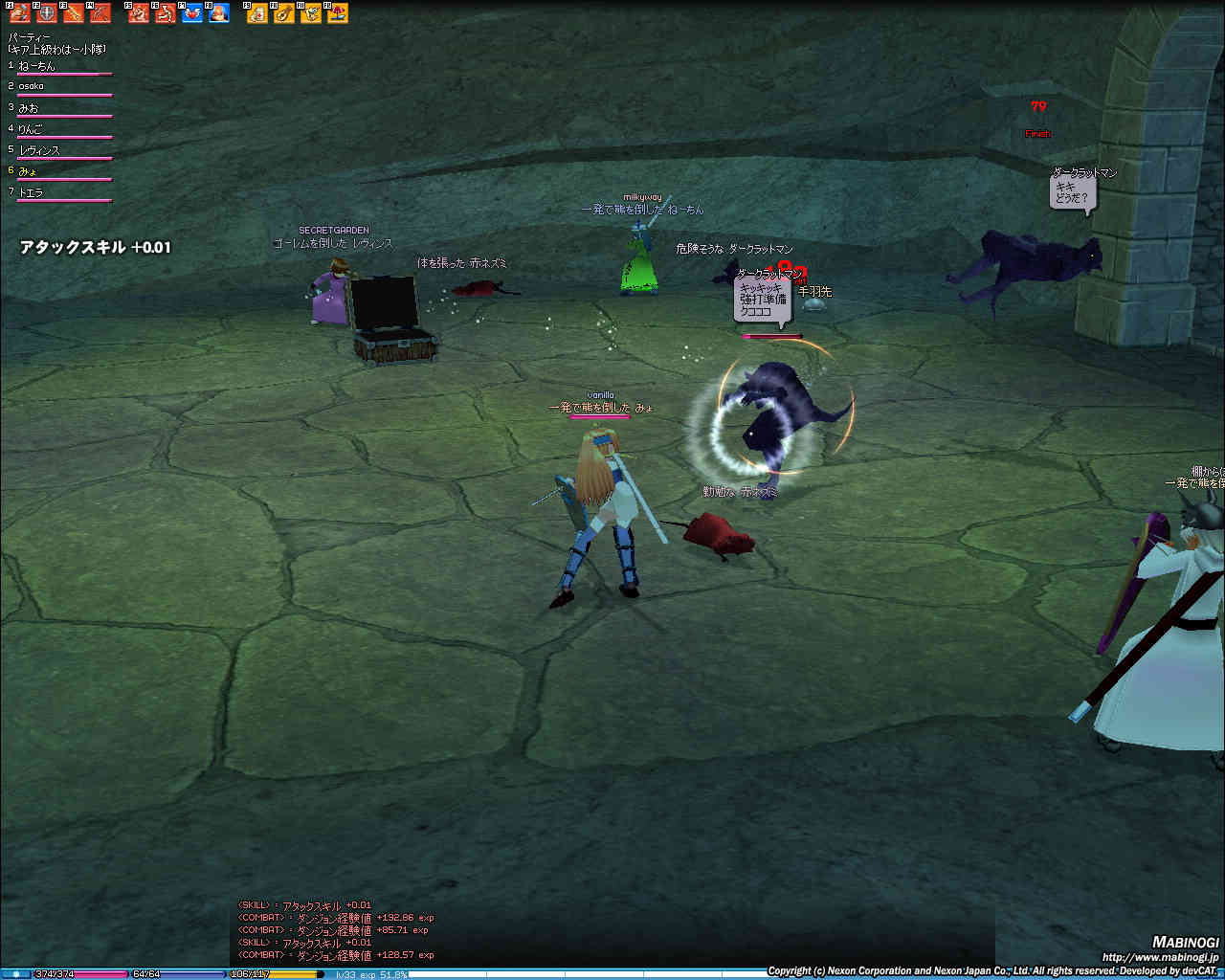Image resolution: width=1225 pixels, height=980 pixels.
Task: Select party member トエラ in party list
Action: pos(31,192)
